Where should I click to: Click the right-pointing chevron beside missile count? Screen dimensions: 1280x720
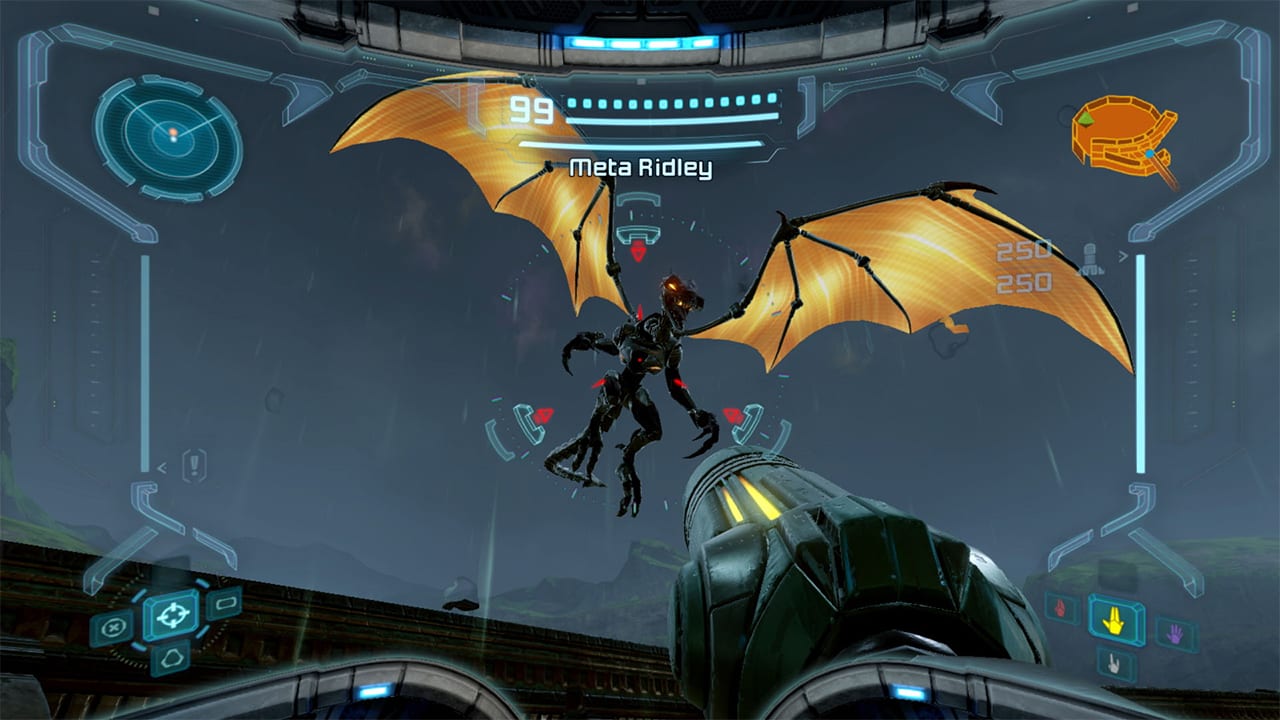click(1122, 255)
